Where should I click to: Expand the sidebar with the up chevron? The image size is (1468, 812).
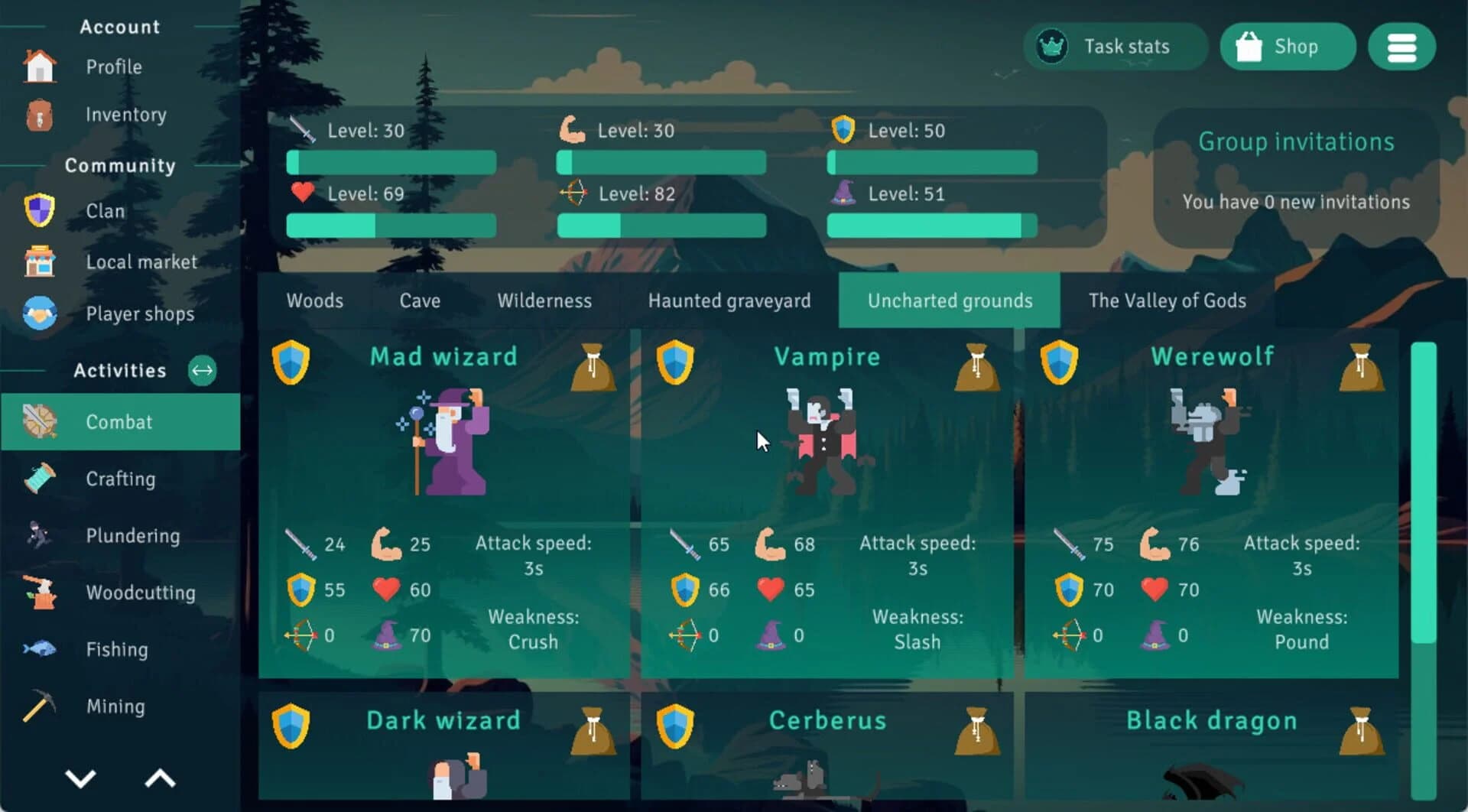coord(158,778)
